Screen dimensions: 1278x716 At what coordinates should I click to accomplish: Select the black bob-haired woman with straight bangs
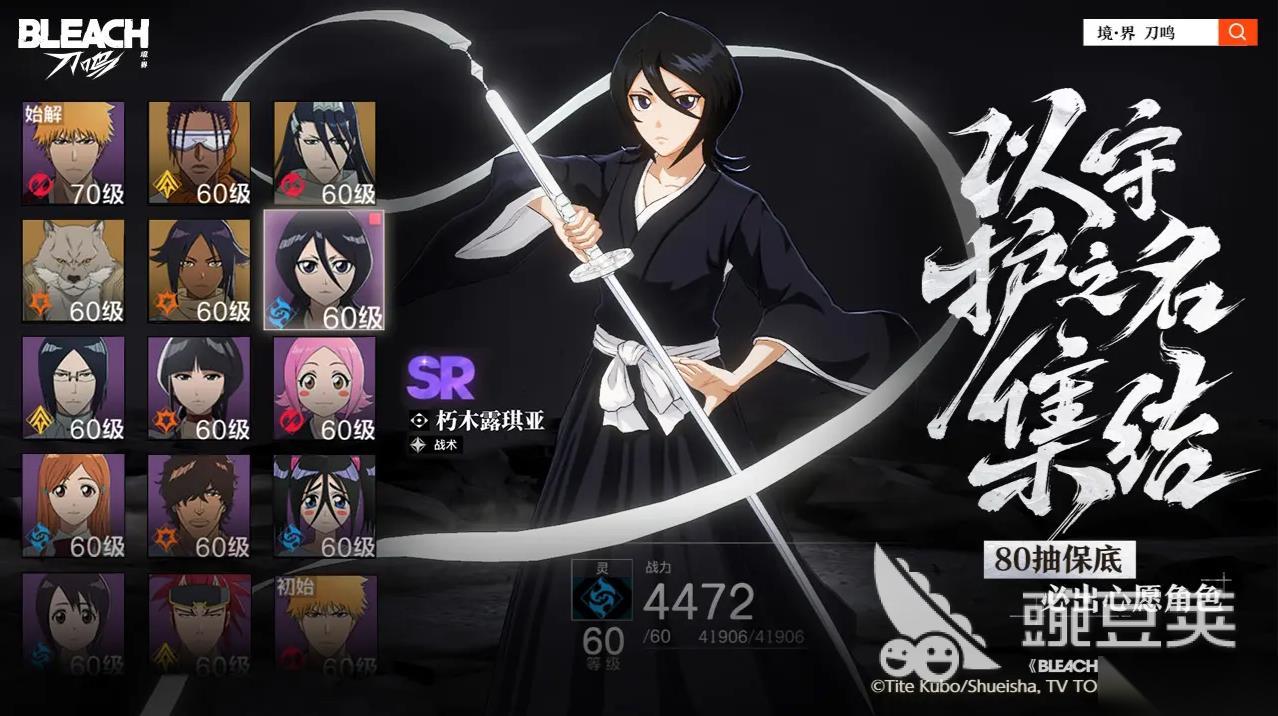point(199,389)
